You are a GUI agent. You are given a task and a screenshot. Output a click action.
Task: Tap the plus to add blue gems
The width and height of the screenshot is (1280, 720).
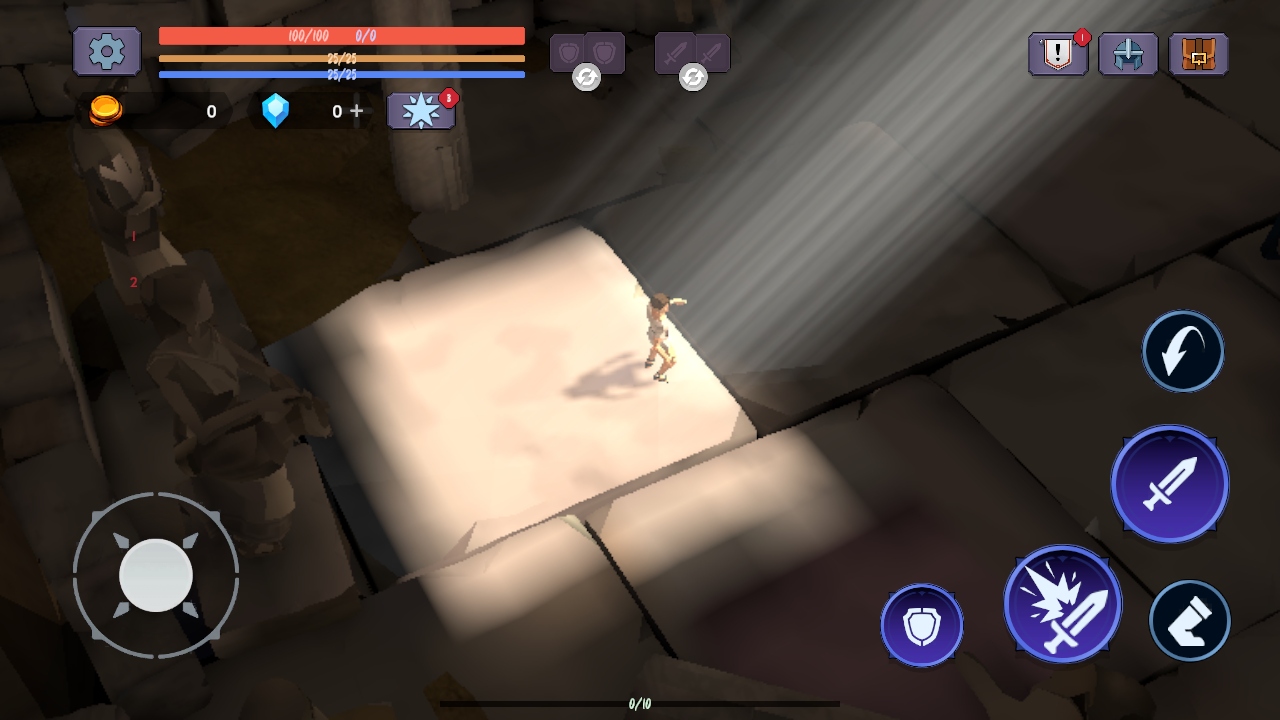[357, 111]
